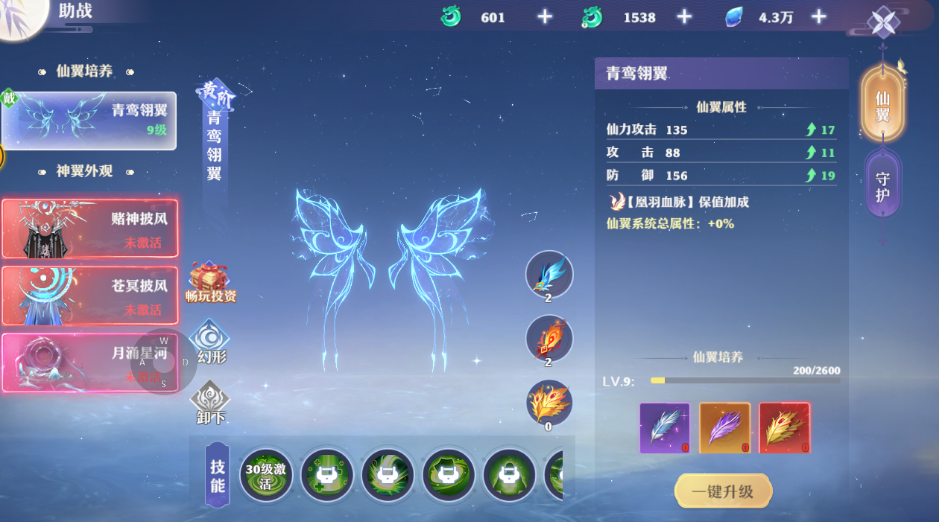Add more of the 601 jade currency
The image size is (939, 522).
544,17
